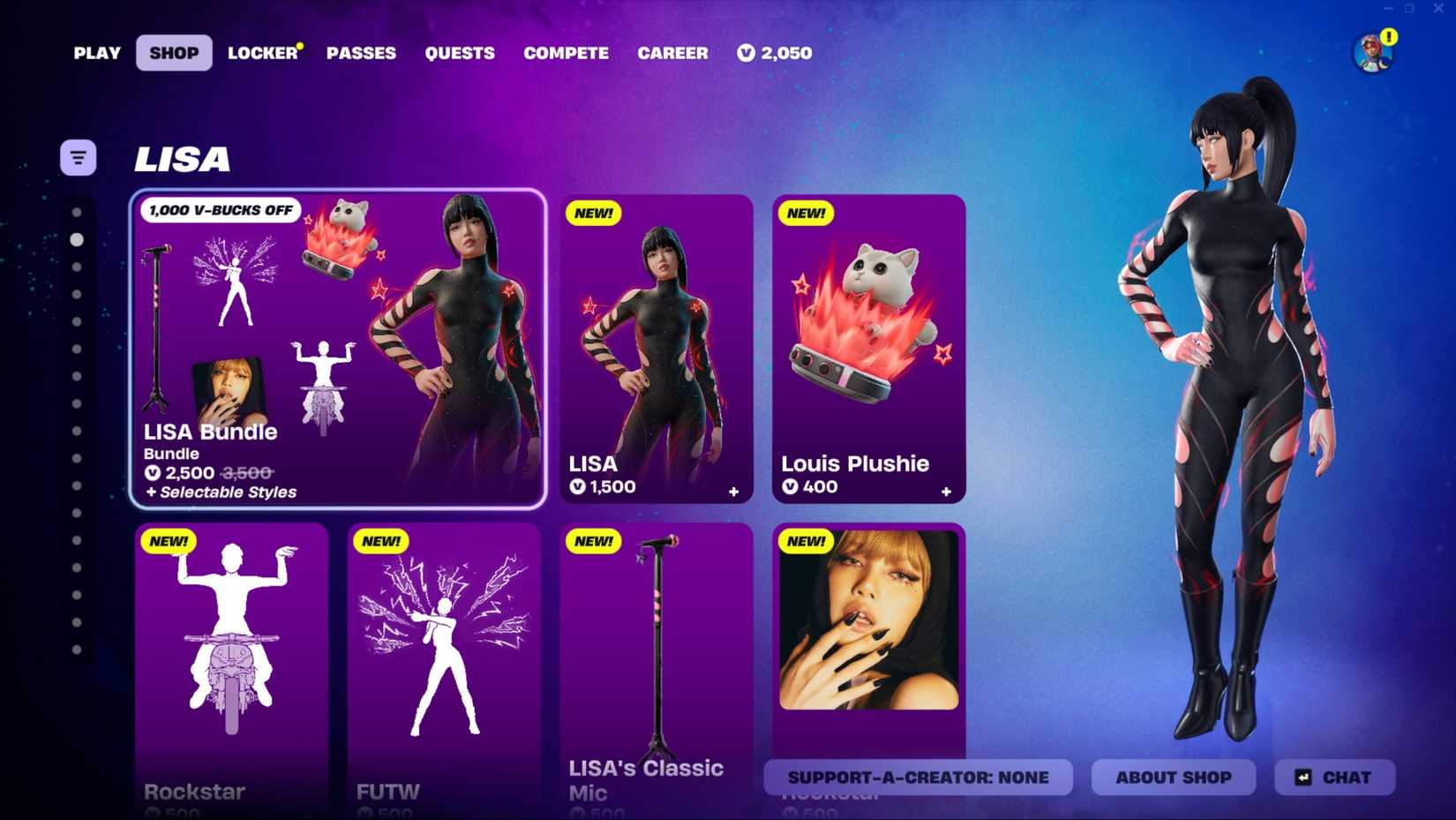The width and height of the screenshot is (1456, 820).
Task: Open the SUPPORT-A-CREATOR option
Action: 918,778
